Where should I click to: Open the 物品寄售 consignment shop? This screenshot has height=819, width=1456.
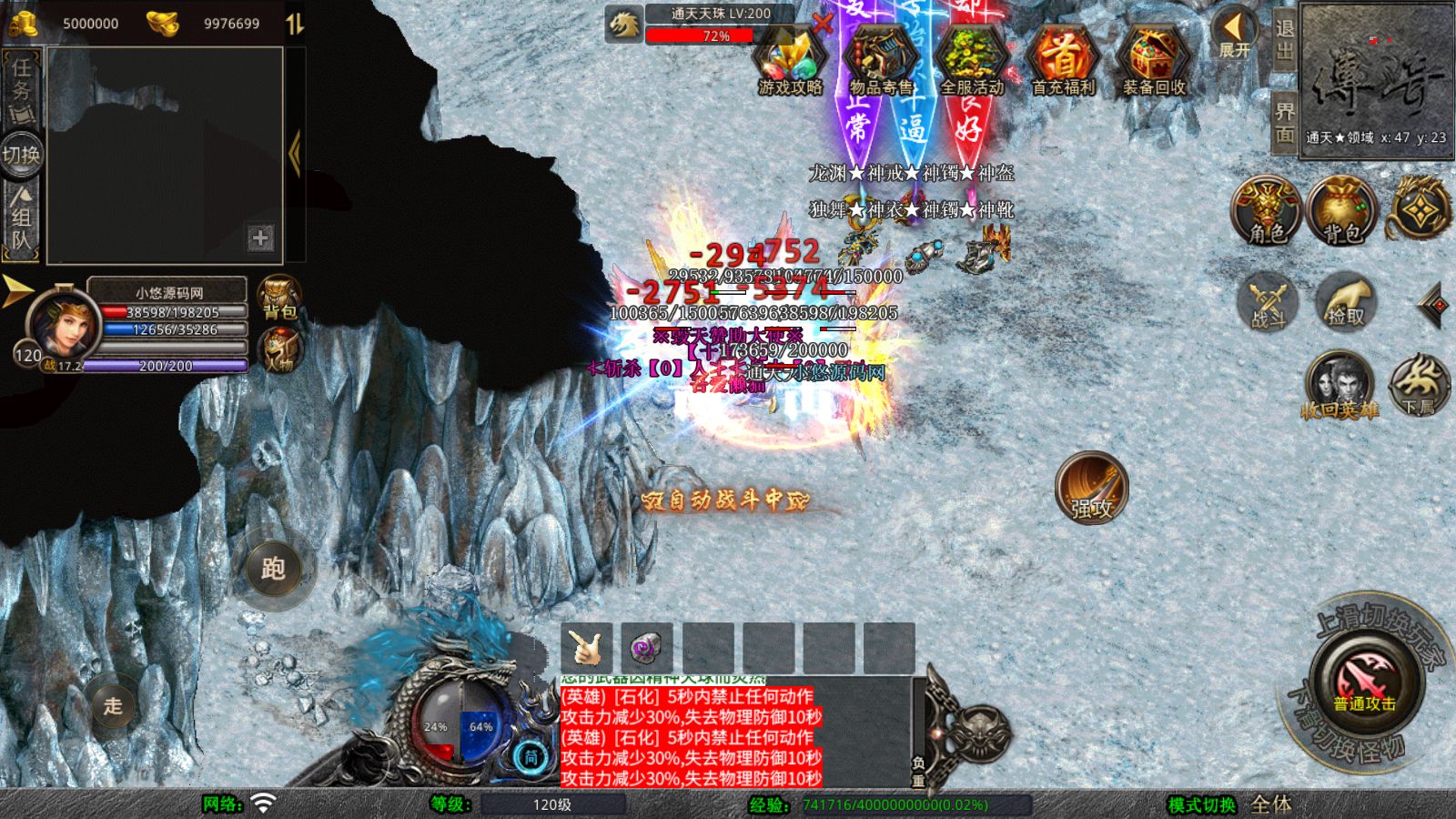tap(881, 62)
